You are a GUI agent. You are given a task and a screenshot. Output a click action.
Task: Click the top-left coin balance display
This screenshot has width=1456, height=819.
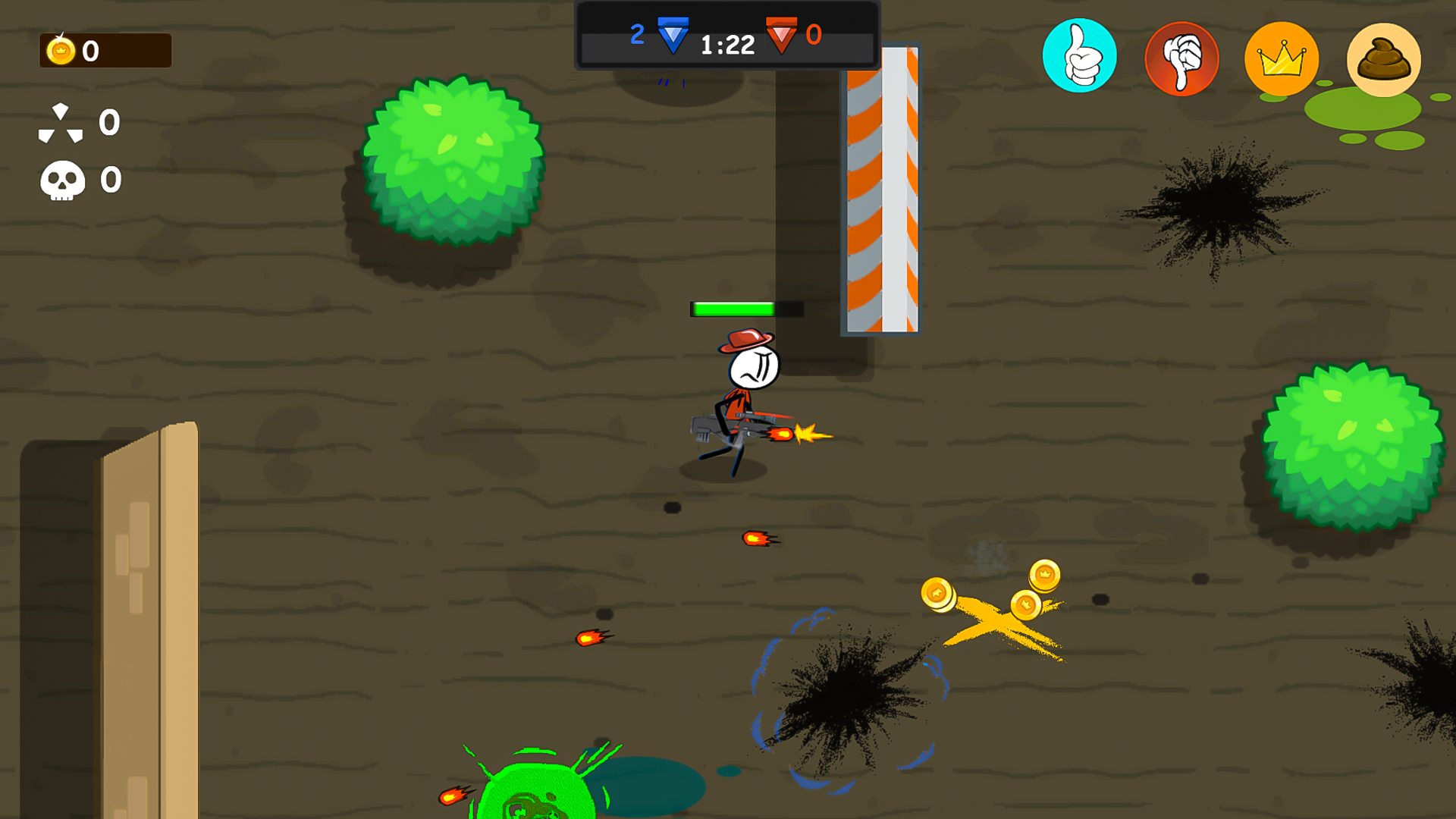tap(105, 51)
